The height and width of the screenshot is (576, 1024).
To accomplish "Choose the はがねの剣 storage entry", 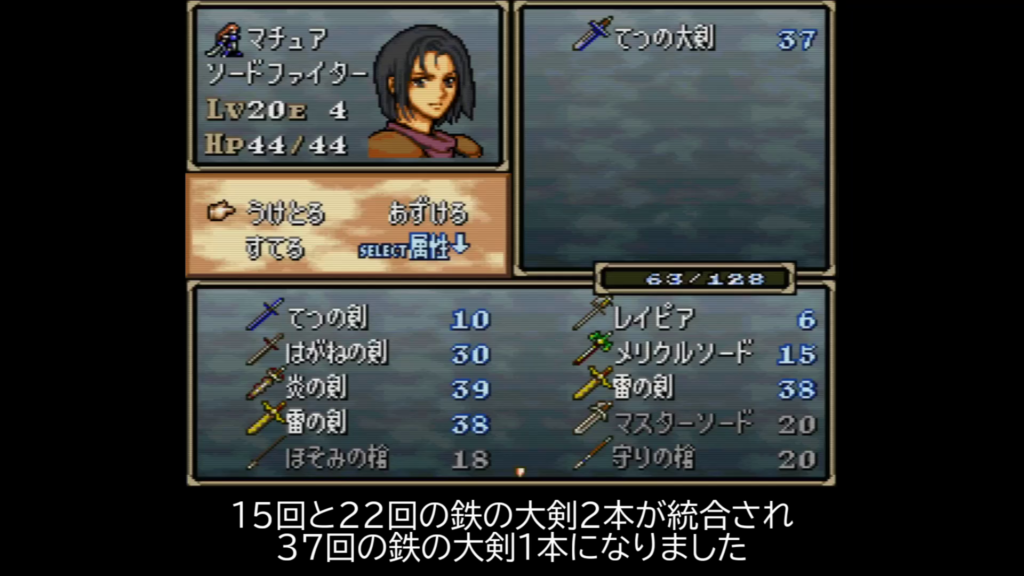I will (336, 353).
